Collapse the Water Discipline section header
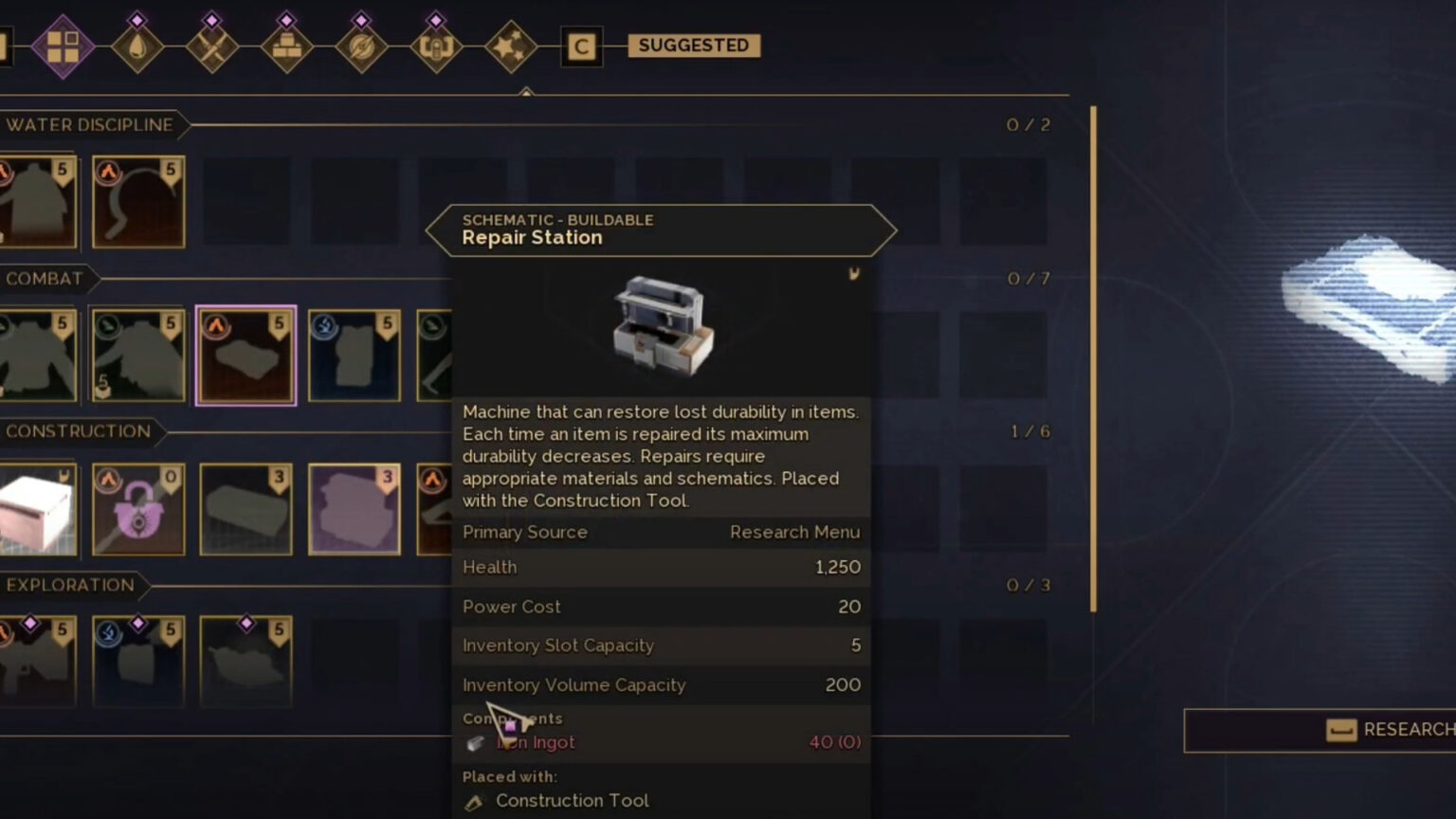 click(x=90, y=124)
